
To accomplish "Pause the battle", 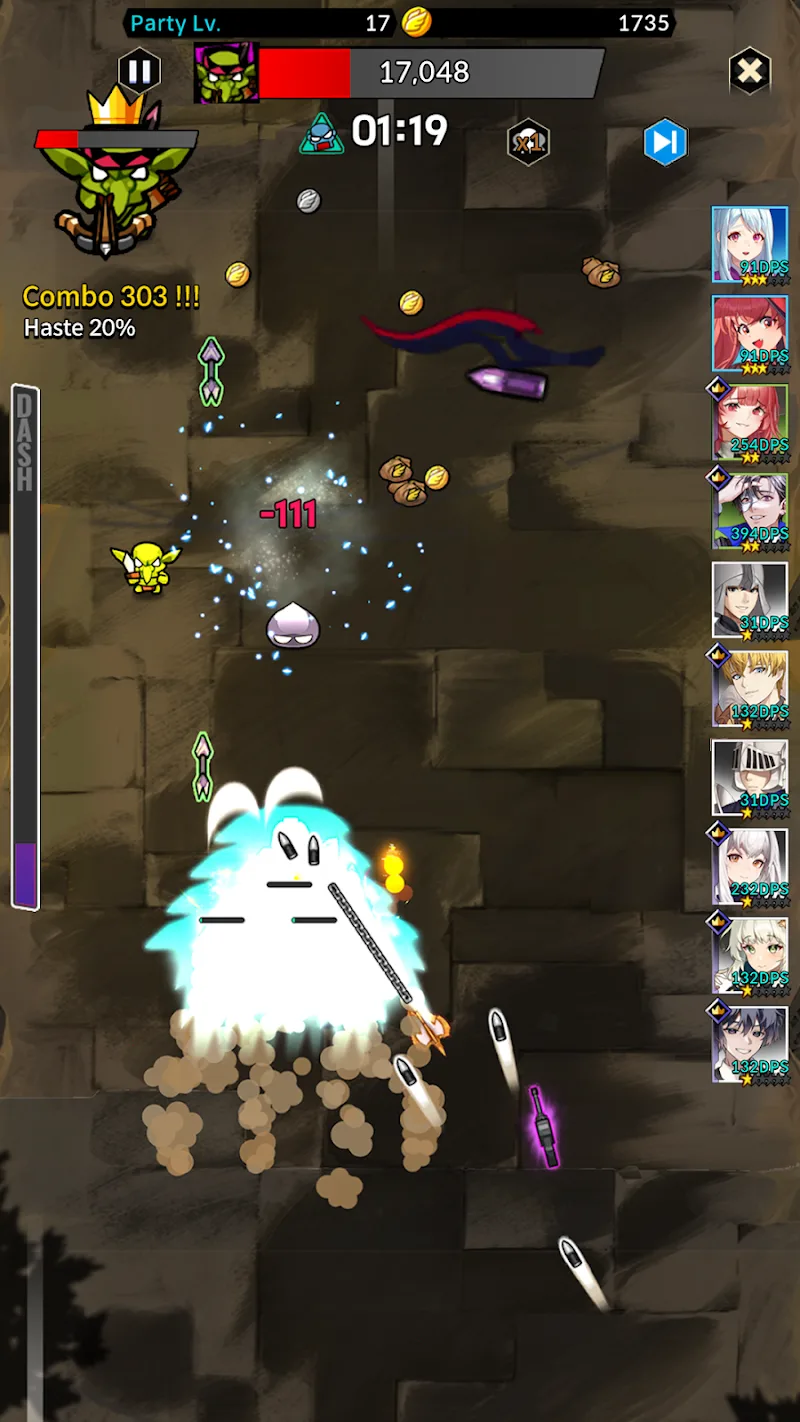I will [140, 72].
